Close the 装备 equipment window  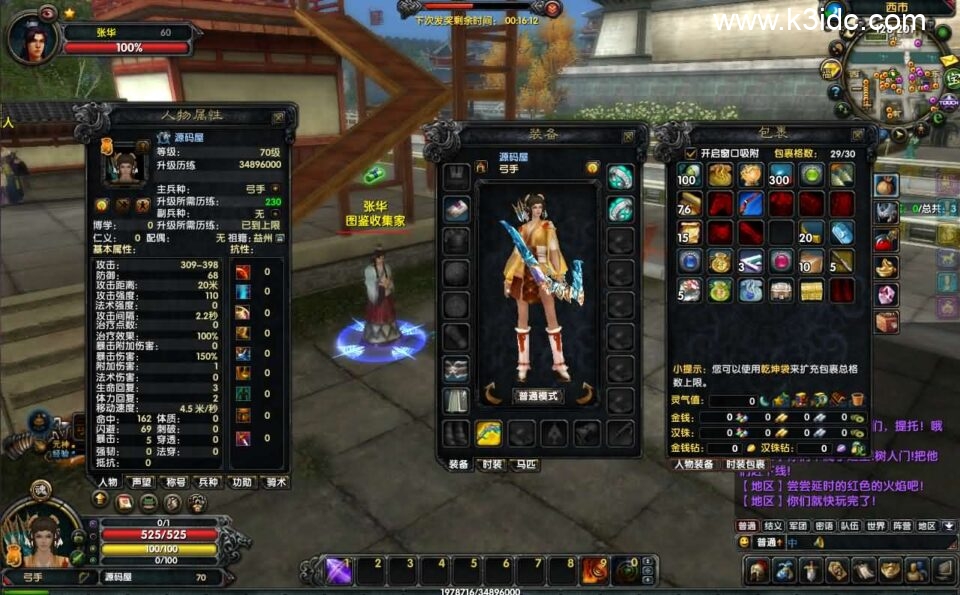(628, 135)
